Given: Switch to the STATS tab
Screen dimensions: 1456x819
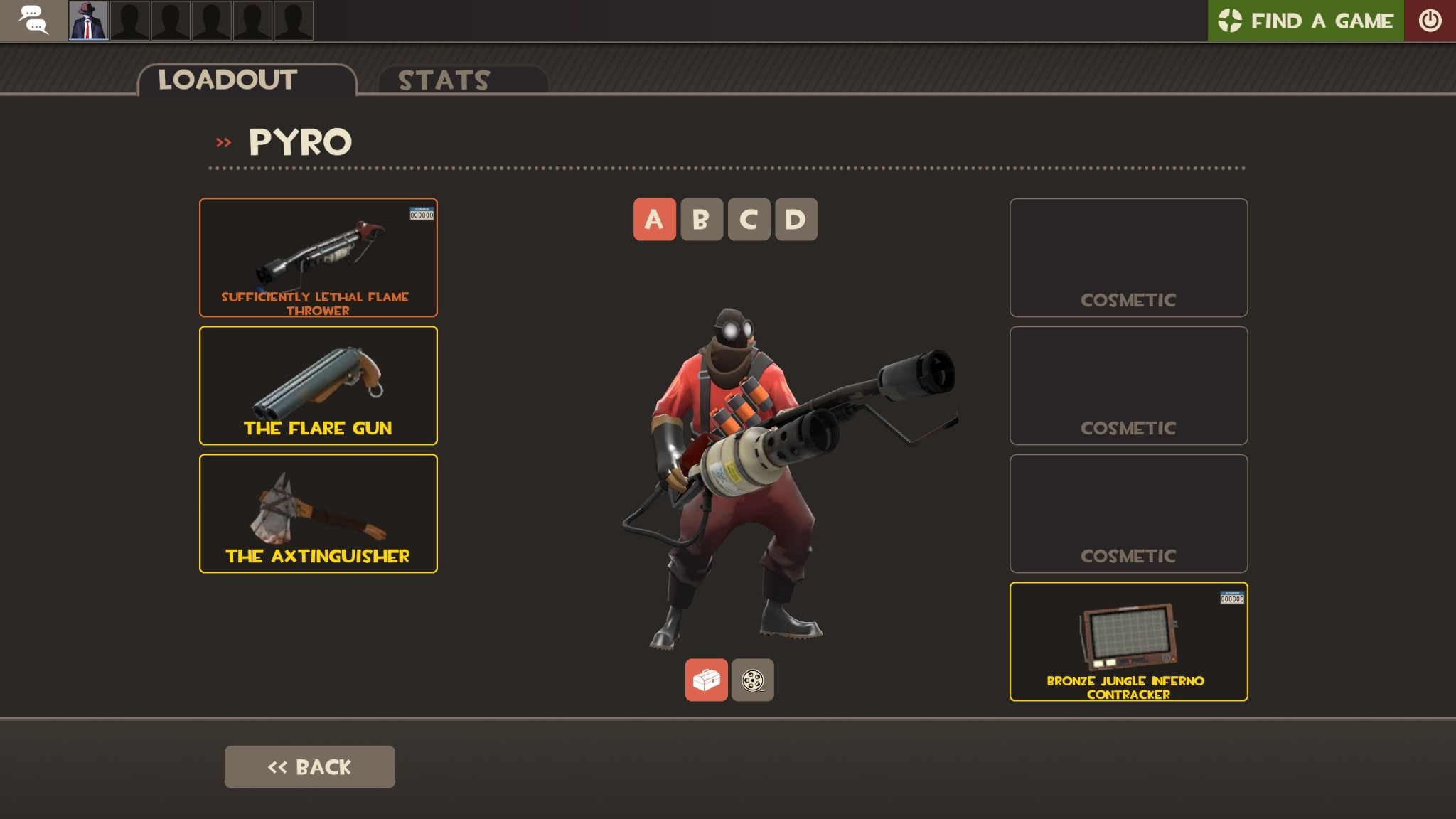Looking at the screenshot, I should [442, 80].
